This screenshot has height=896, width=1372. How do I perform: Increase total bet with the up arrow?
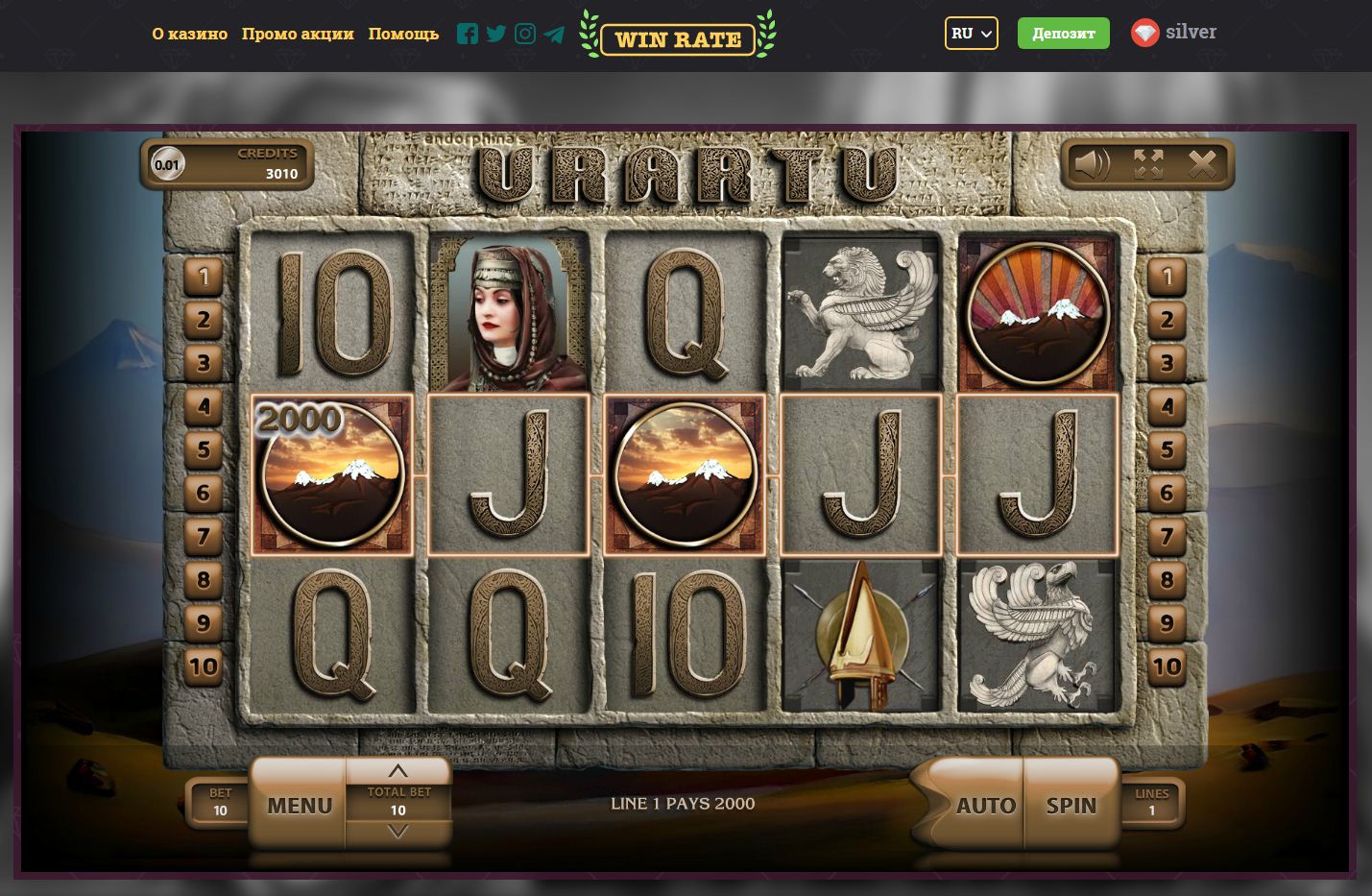[x=397, y=771]
